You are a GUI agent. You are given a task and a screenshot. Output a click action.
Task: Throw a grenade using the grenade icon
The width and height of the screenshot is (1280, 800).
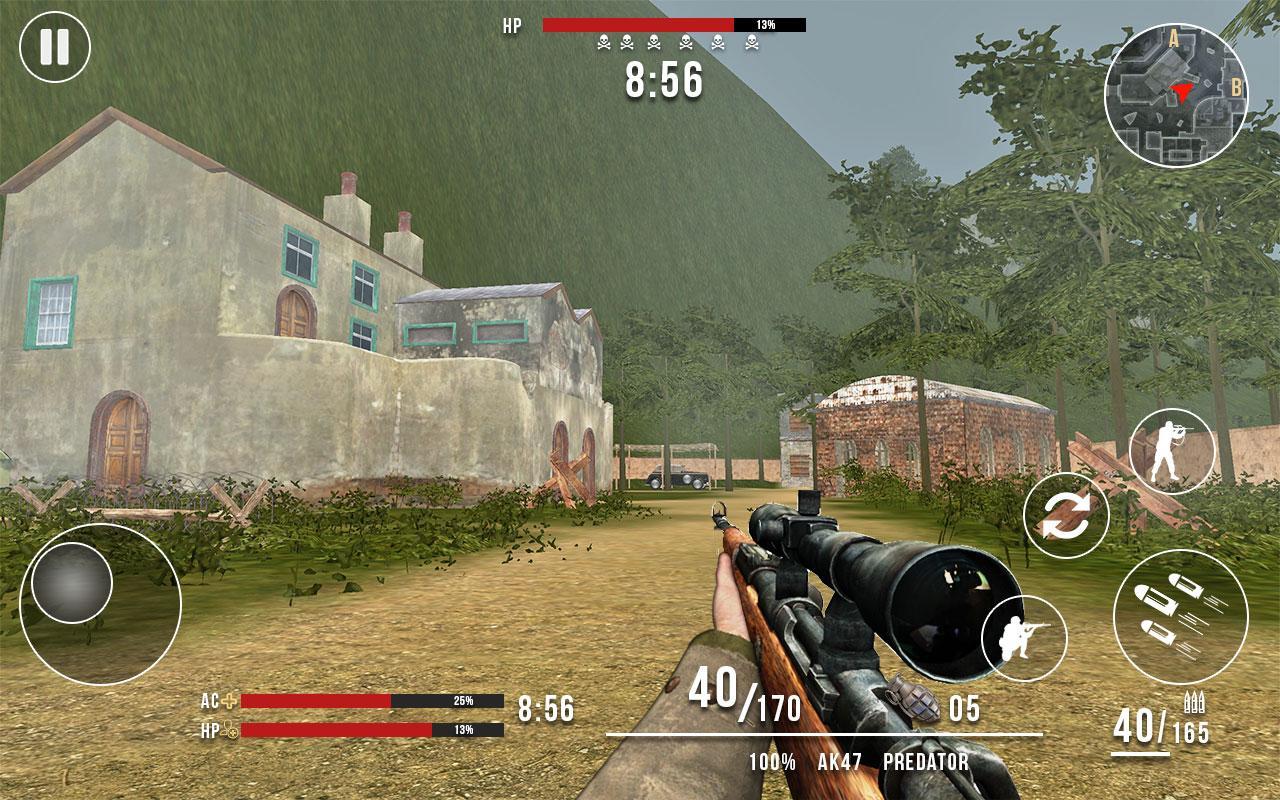tap(903, 699)
